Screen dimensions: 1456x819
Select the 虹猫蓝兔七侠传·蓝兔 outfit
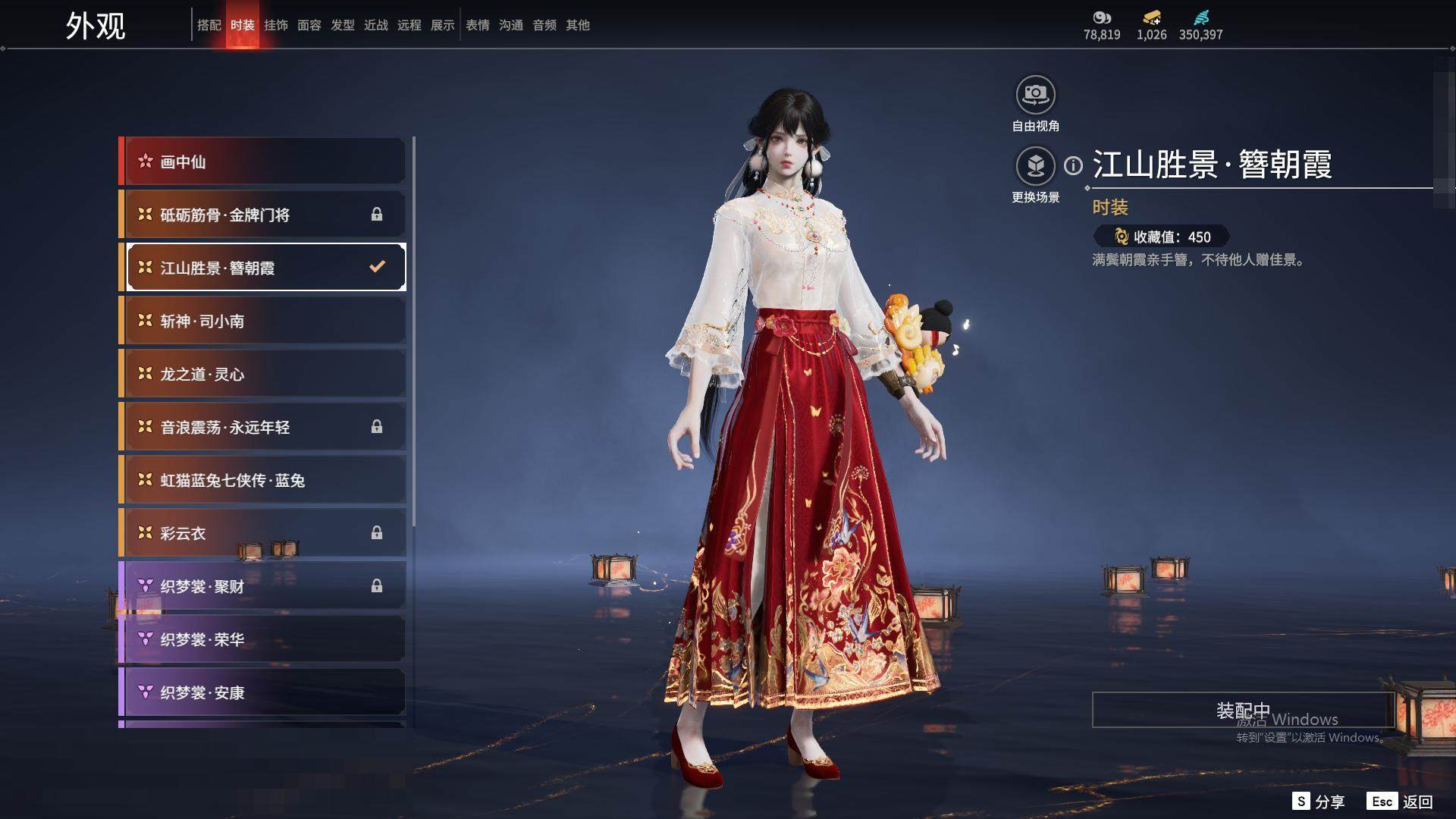click(264, 480)
